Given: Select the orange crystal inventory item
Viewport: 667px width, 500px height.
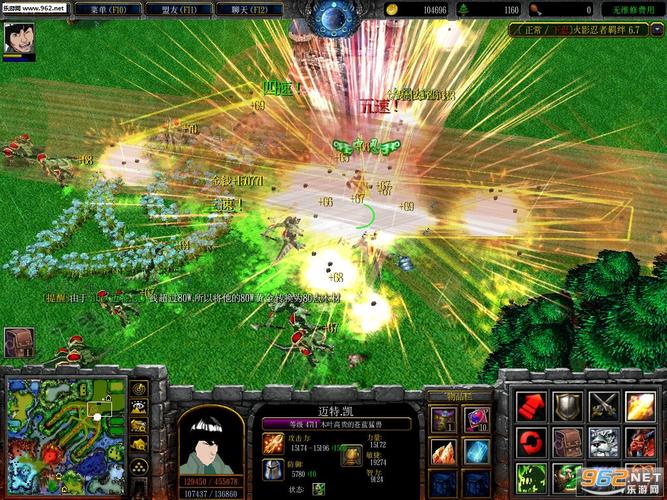Looking at the screenshot, I should tap(443, 449).
